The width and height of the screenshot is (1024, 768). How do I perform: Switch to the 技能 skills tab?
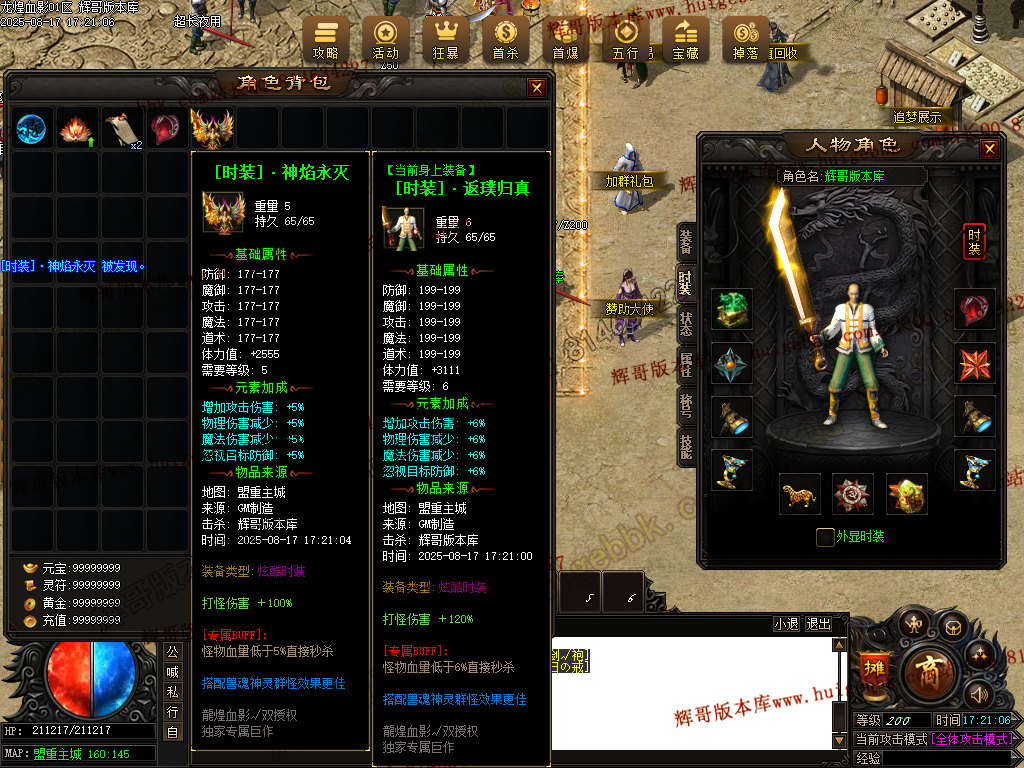point(686,446)
